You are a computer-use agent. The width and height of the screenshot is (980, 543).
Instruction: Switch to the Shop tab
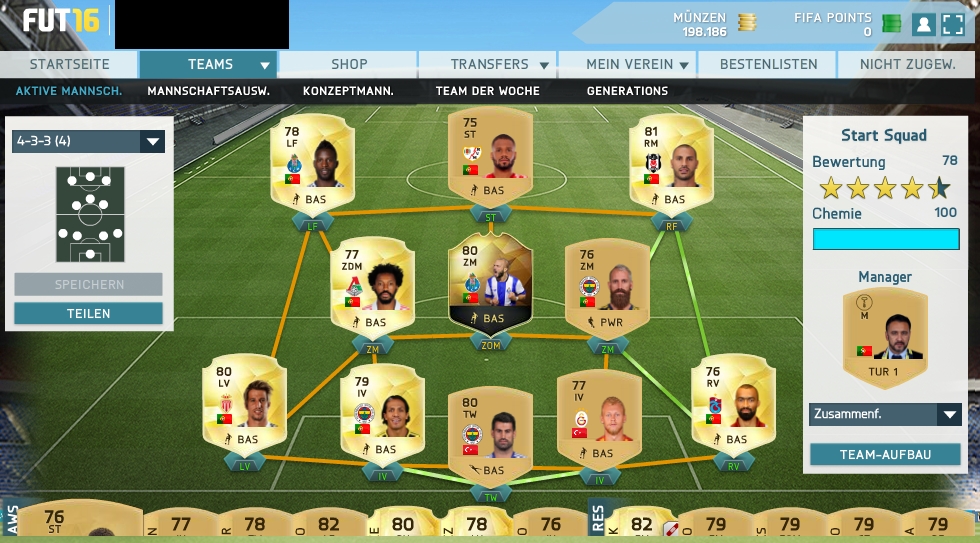click(349, 64)
